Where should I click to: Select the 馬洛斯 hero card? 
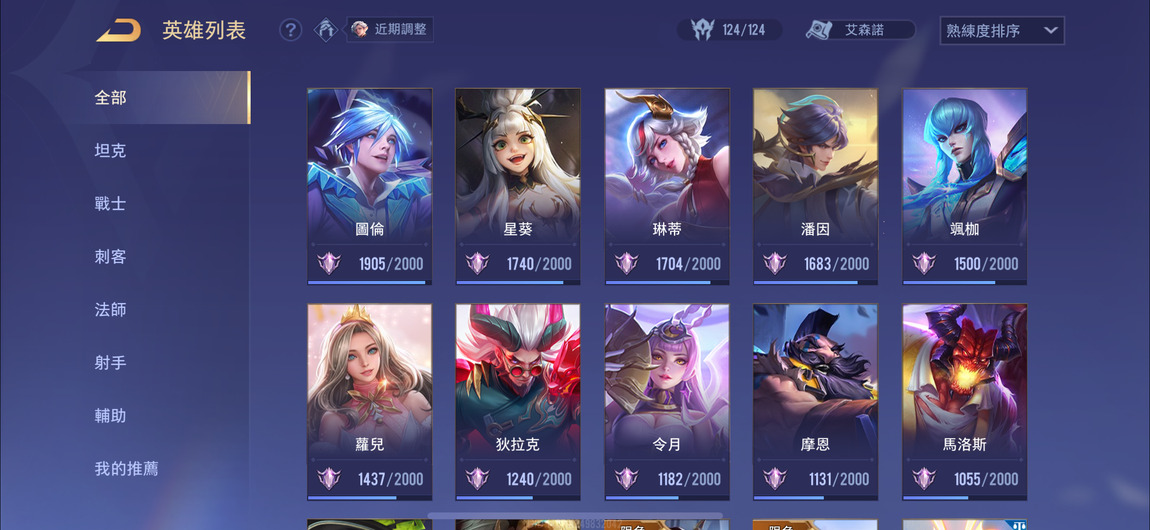(965, 400)
